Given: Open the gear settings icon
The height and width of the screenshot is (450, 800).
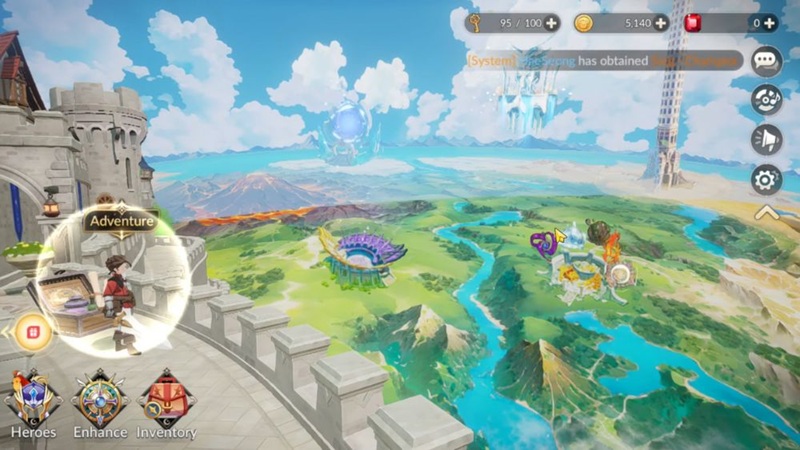Looking at the screenshot, I should click(x=767, y=180).
